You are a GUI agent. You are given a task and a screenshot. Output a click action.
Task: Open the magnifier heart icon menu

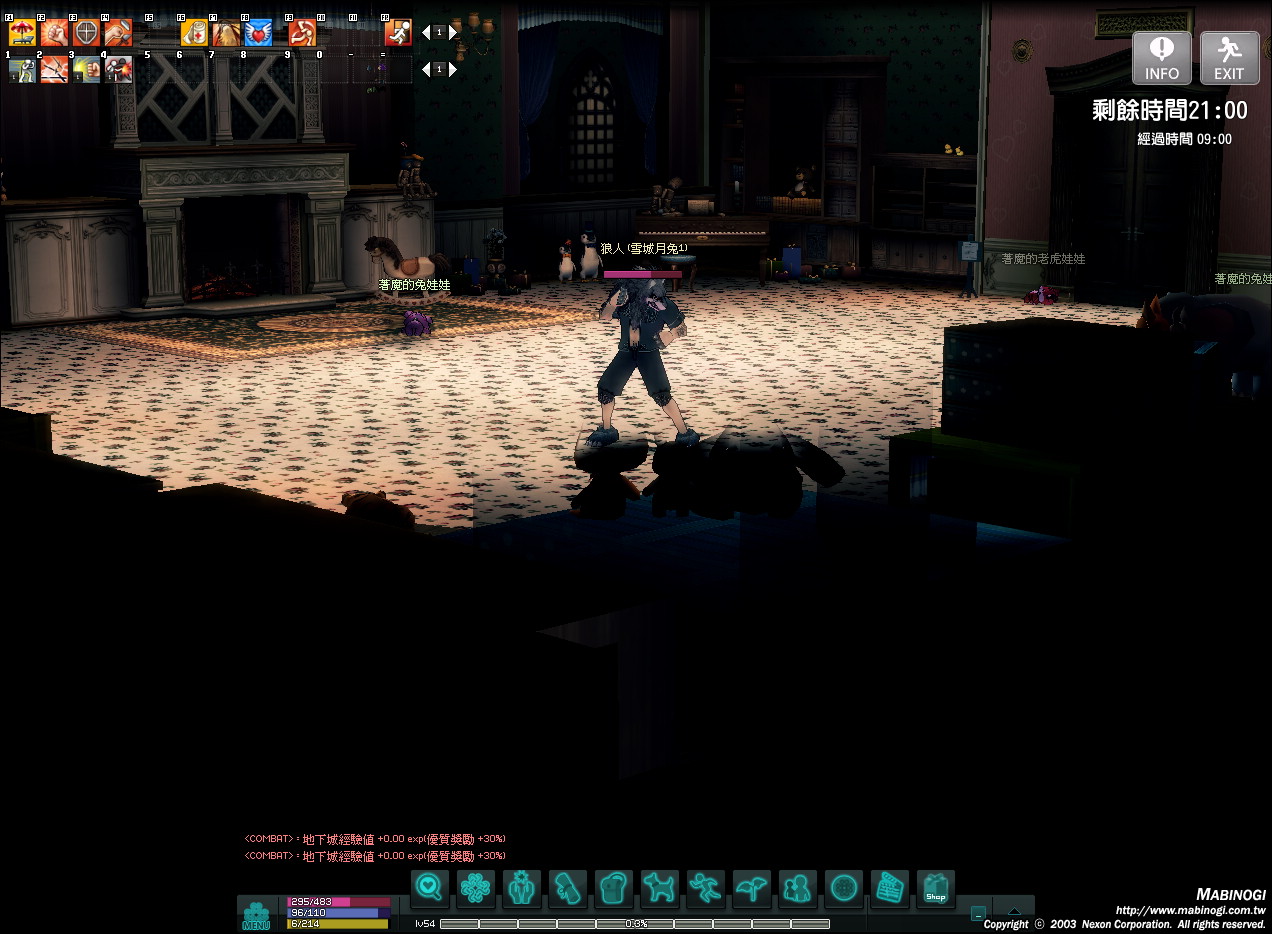[x=429, y=888]
